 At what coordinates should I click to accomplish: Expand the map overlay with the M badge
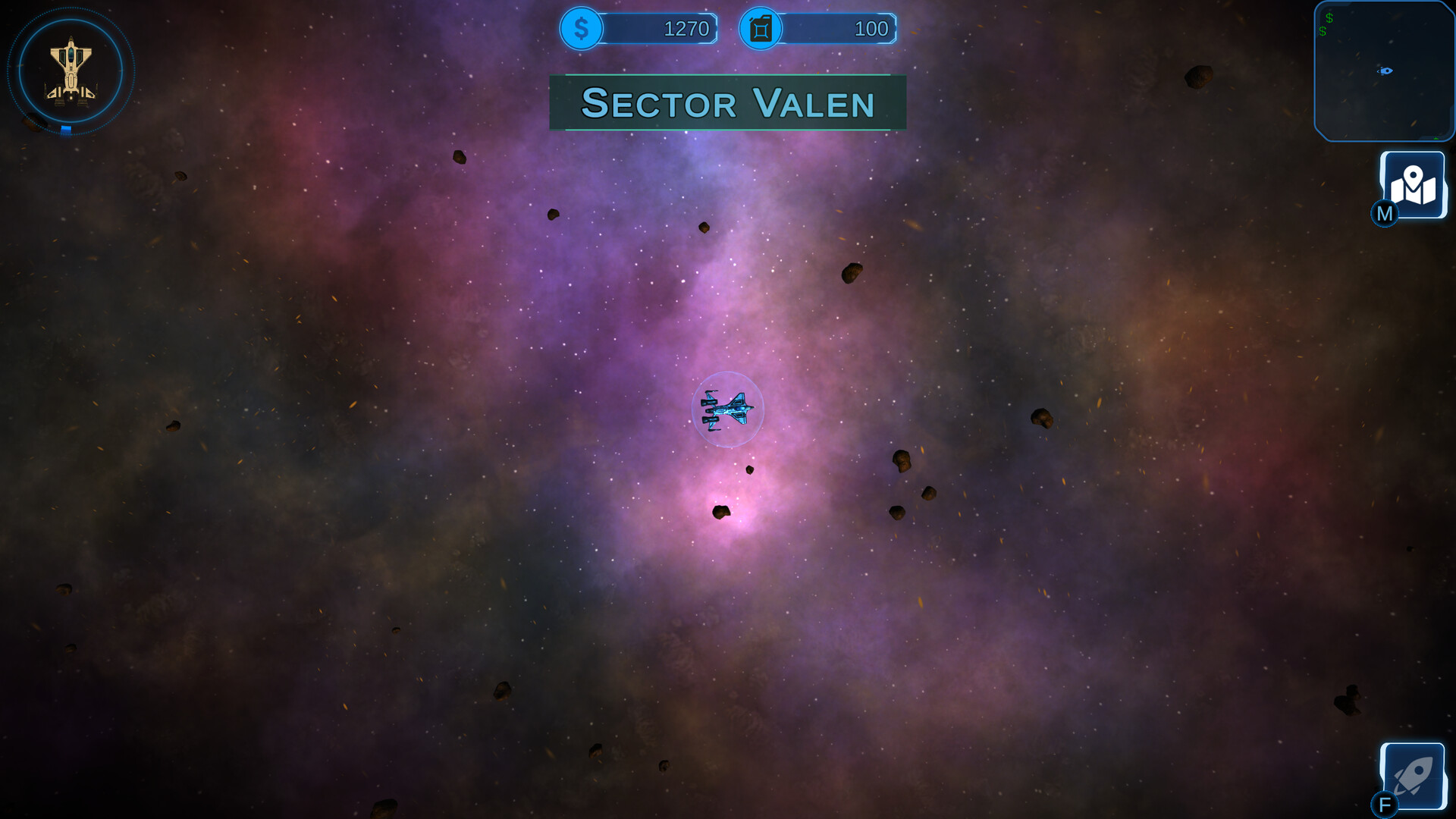tap(1384, 214)
